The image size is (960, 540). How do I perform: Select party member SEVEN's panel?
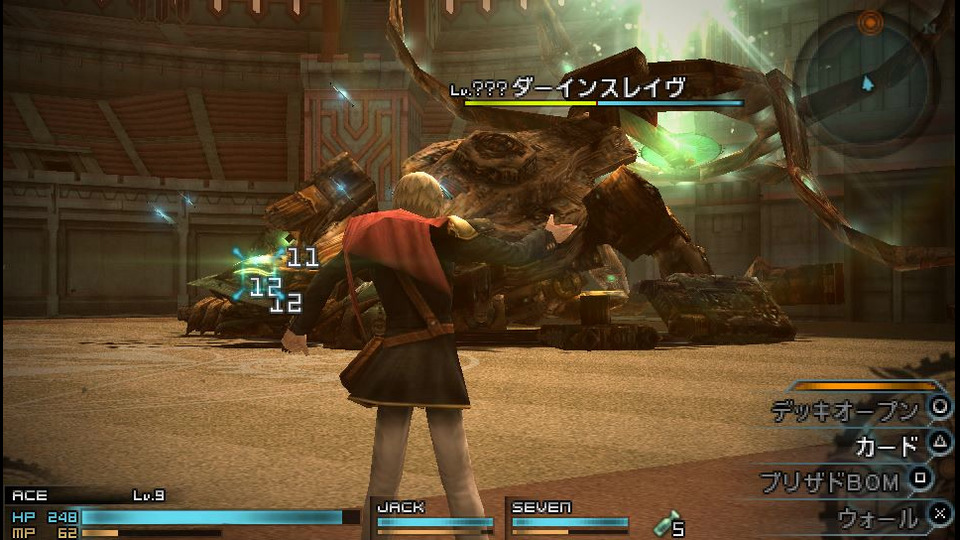pos(569,515)
